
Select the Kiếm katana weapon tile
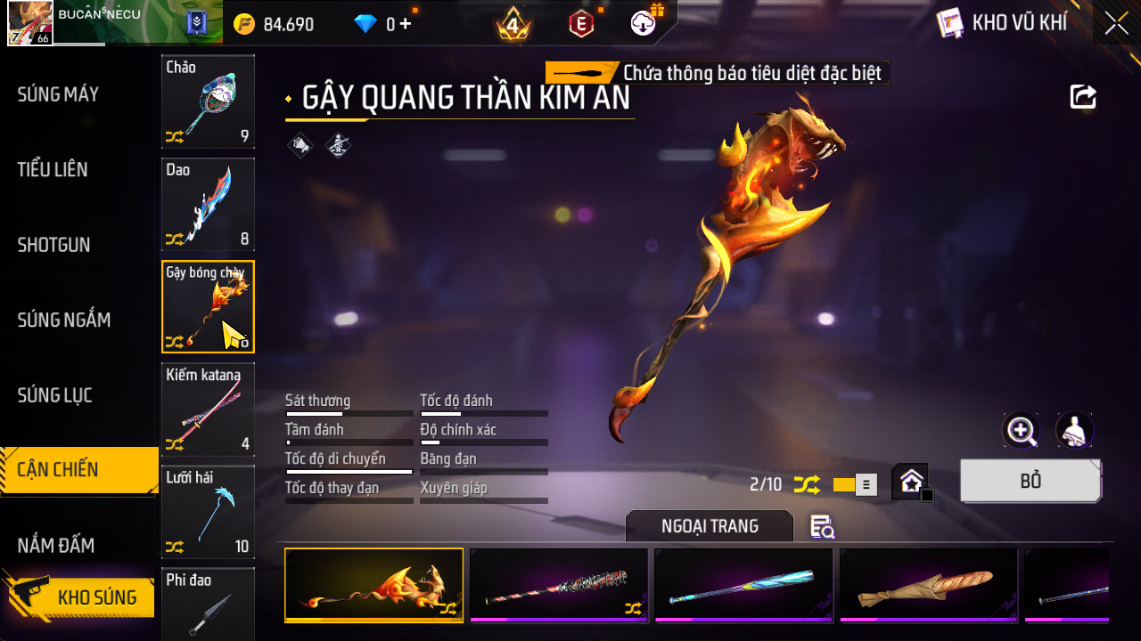tap(208, 408)
